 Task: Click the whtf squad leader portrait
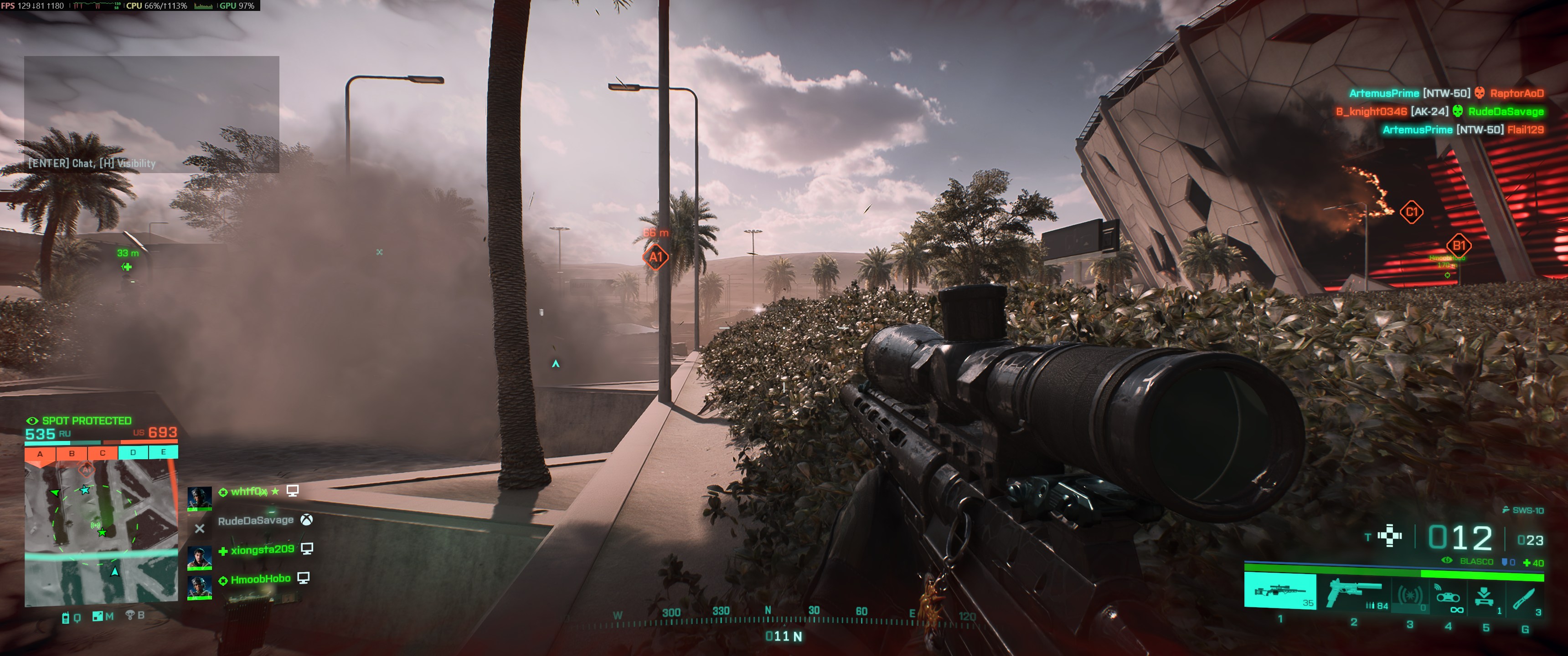199,498
